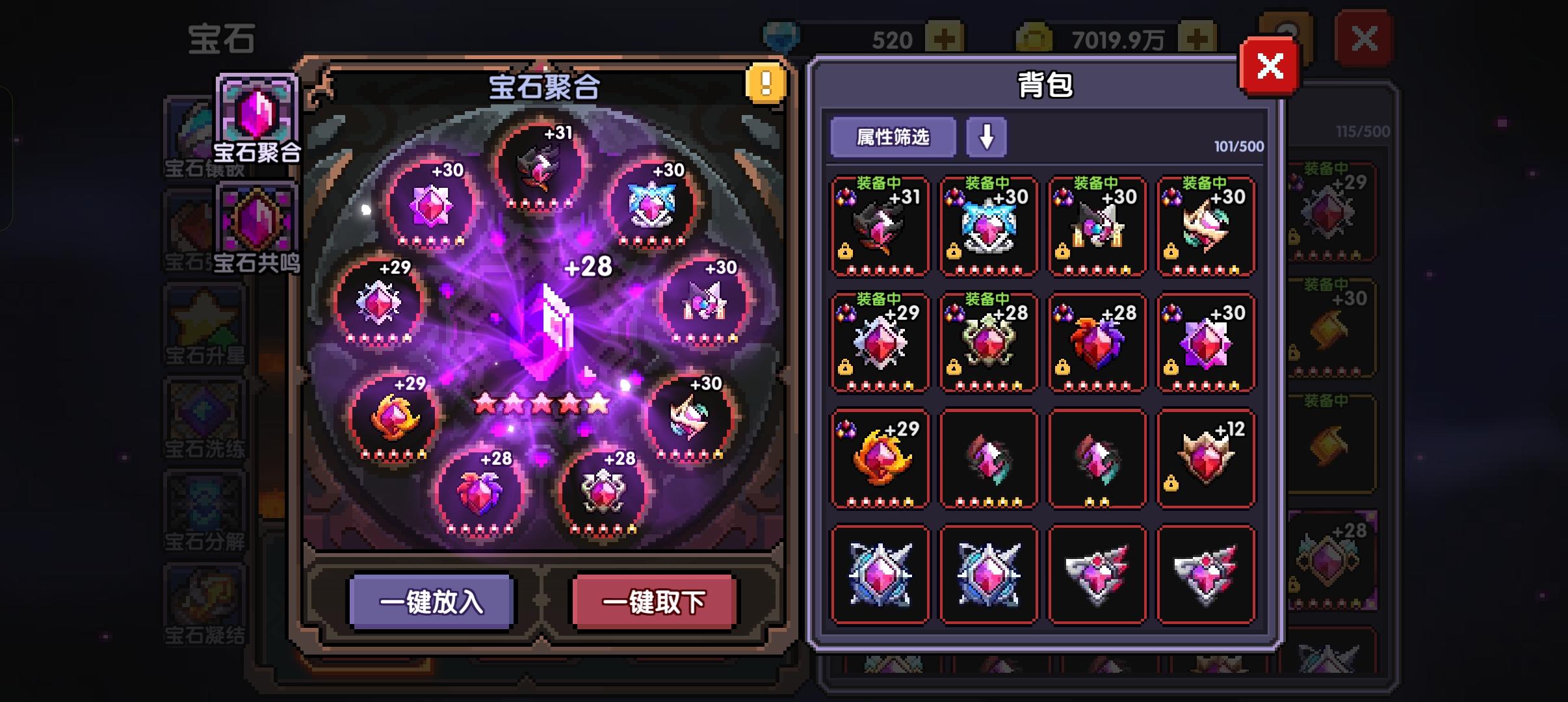Open the sort arrow dropdown beside 属性筛选

[987, 137]
